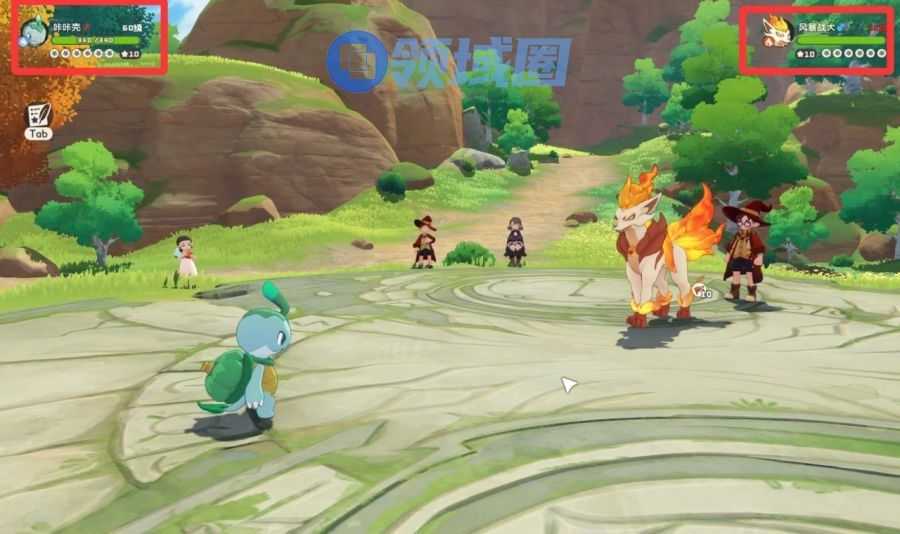
Task: Open the notebook icon above the Tab label
Action: coord(39,113)
